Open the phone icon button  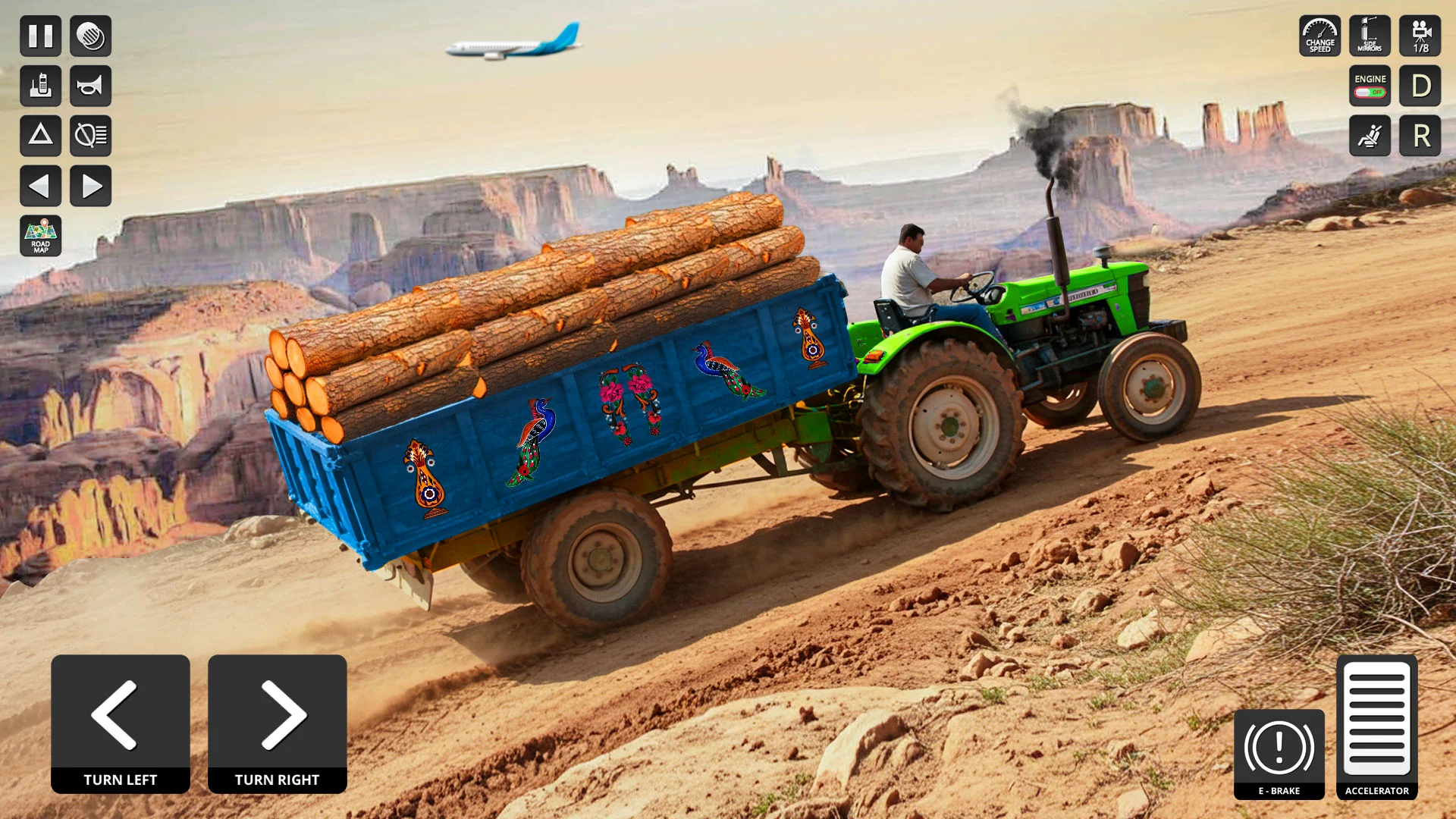point(41,86)
